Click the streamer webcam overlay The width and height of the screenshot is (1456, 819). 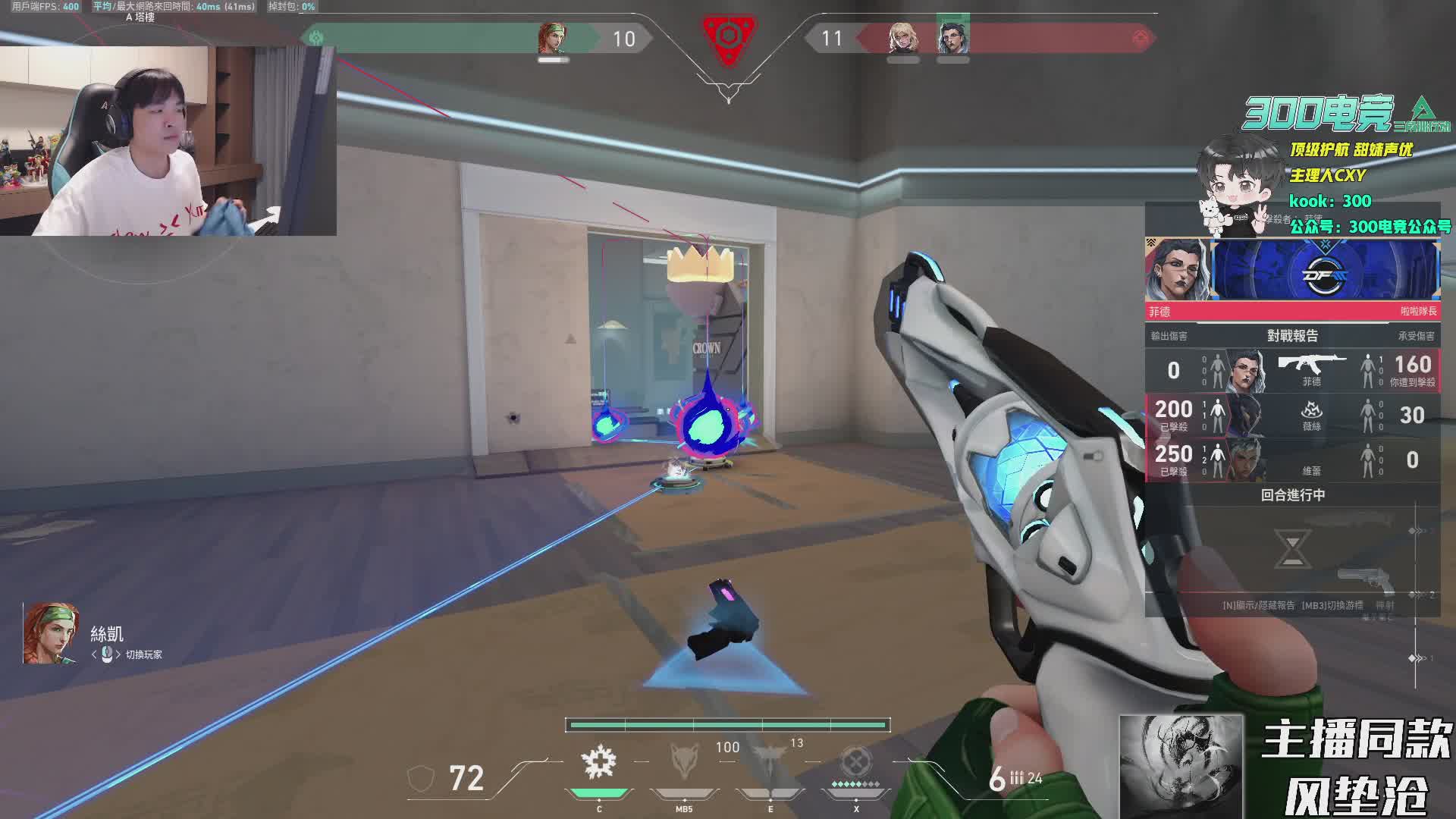tap(168, 141)
